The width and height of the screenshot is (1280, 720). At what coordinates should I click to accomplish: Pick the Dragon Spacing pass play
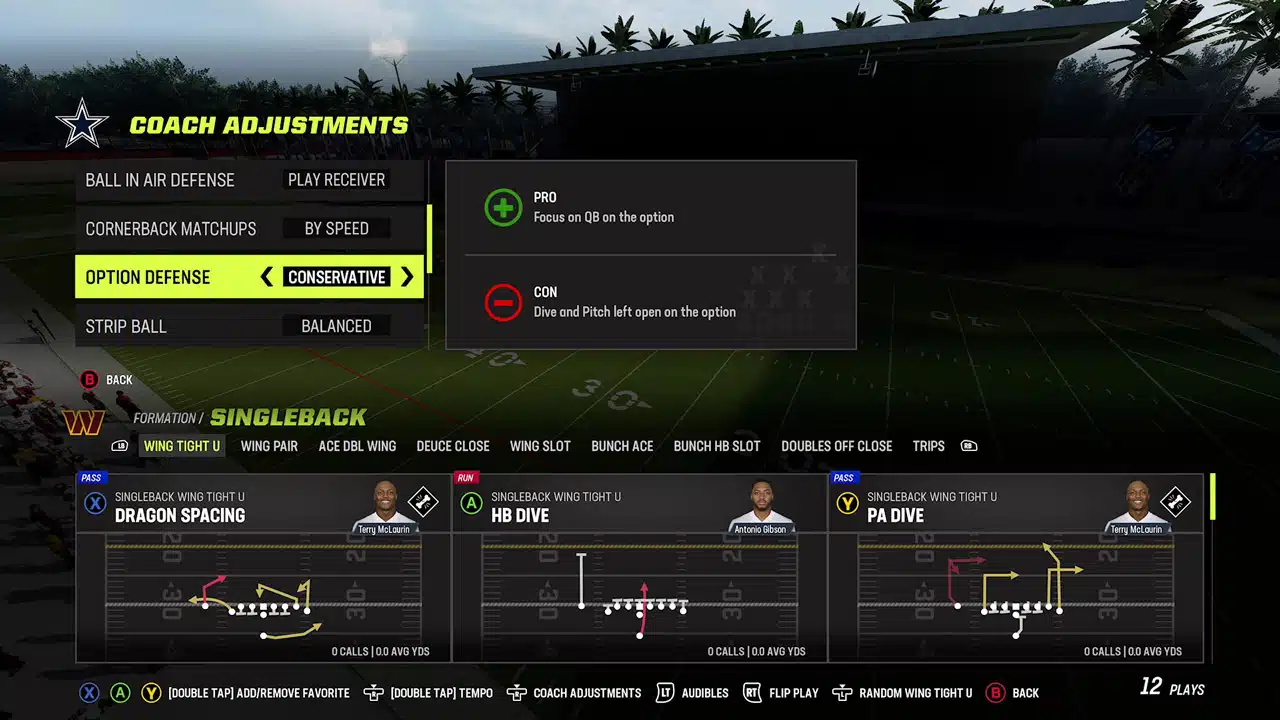[264, 568]
